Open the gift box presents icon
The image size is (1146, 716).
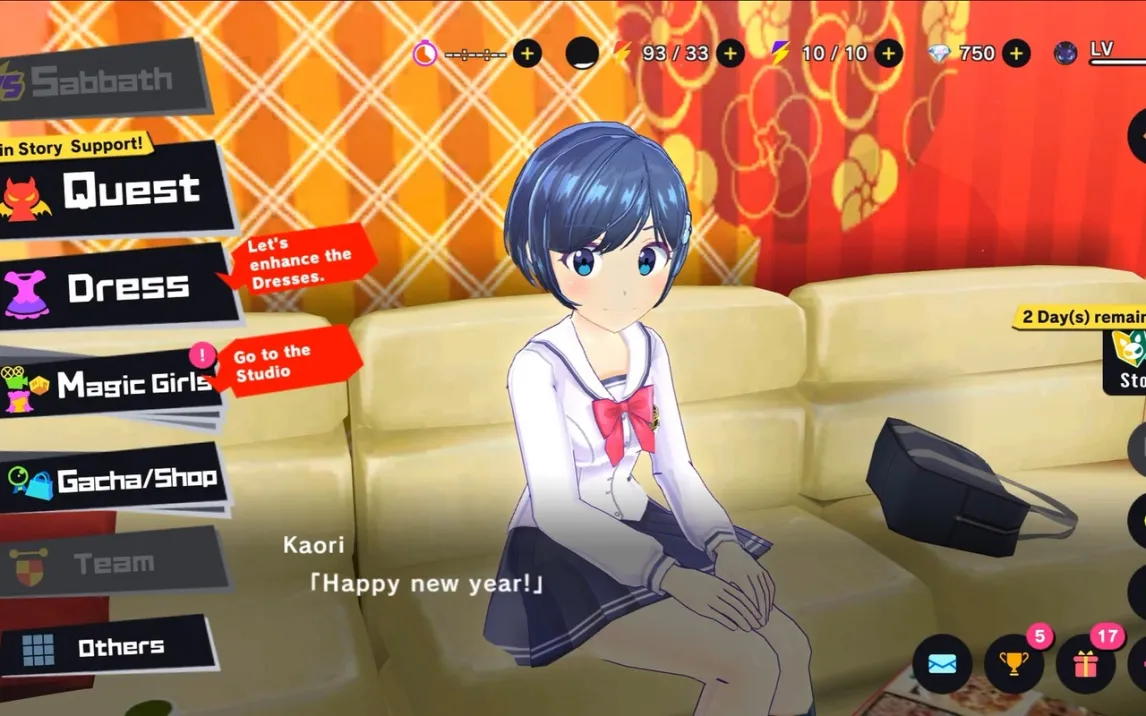click(x=1086, y=664)
